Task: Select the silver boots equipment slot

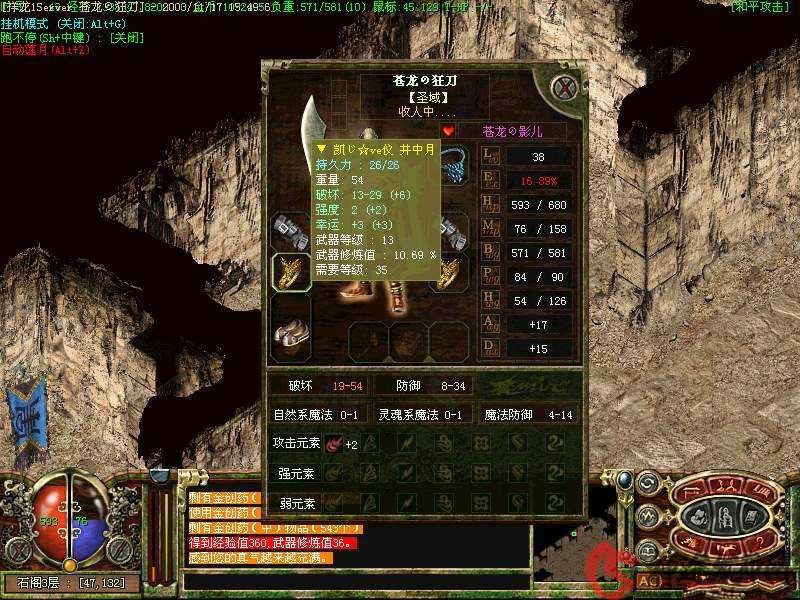Action: tap(291, 332)
